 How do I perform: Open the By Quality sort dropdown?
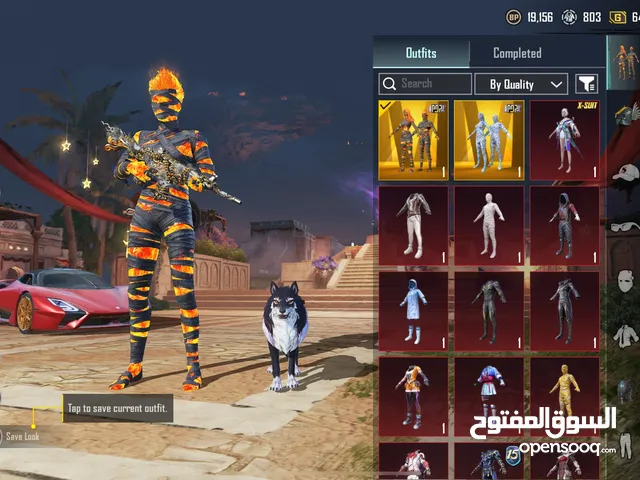click(x=521, y=84)
